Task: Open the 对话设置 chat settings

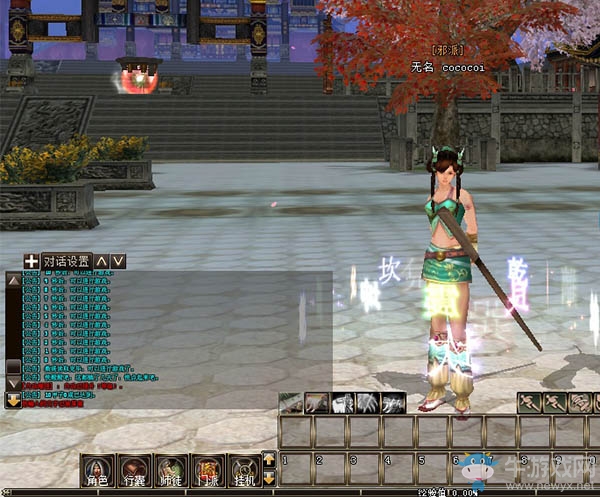Action: [x=67, y=261]
